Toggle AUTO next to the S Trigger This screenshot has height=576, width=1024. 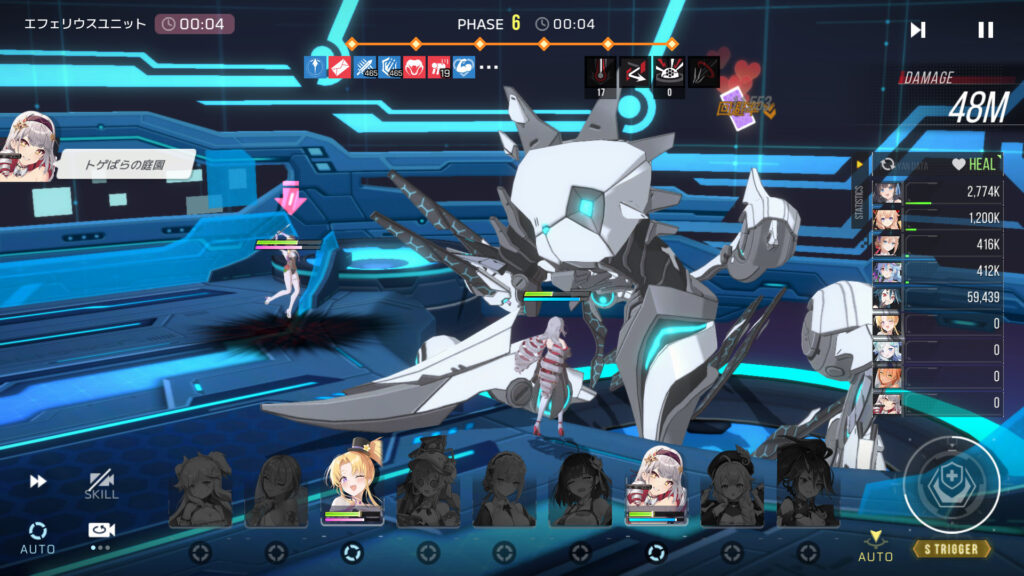click(875, 546)
